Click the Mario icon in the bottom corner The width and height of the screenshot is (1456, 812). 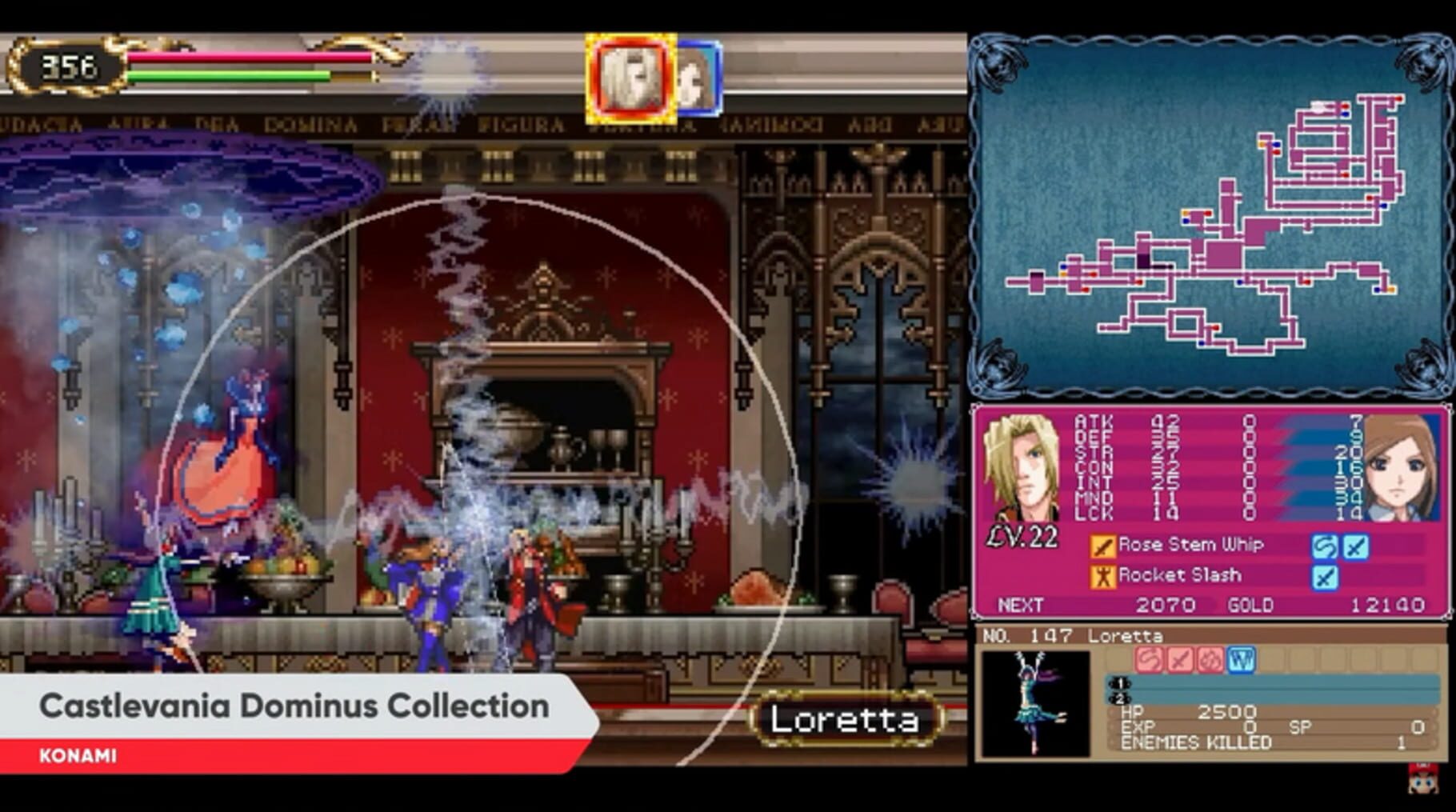coord(1423,780)
